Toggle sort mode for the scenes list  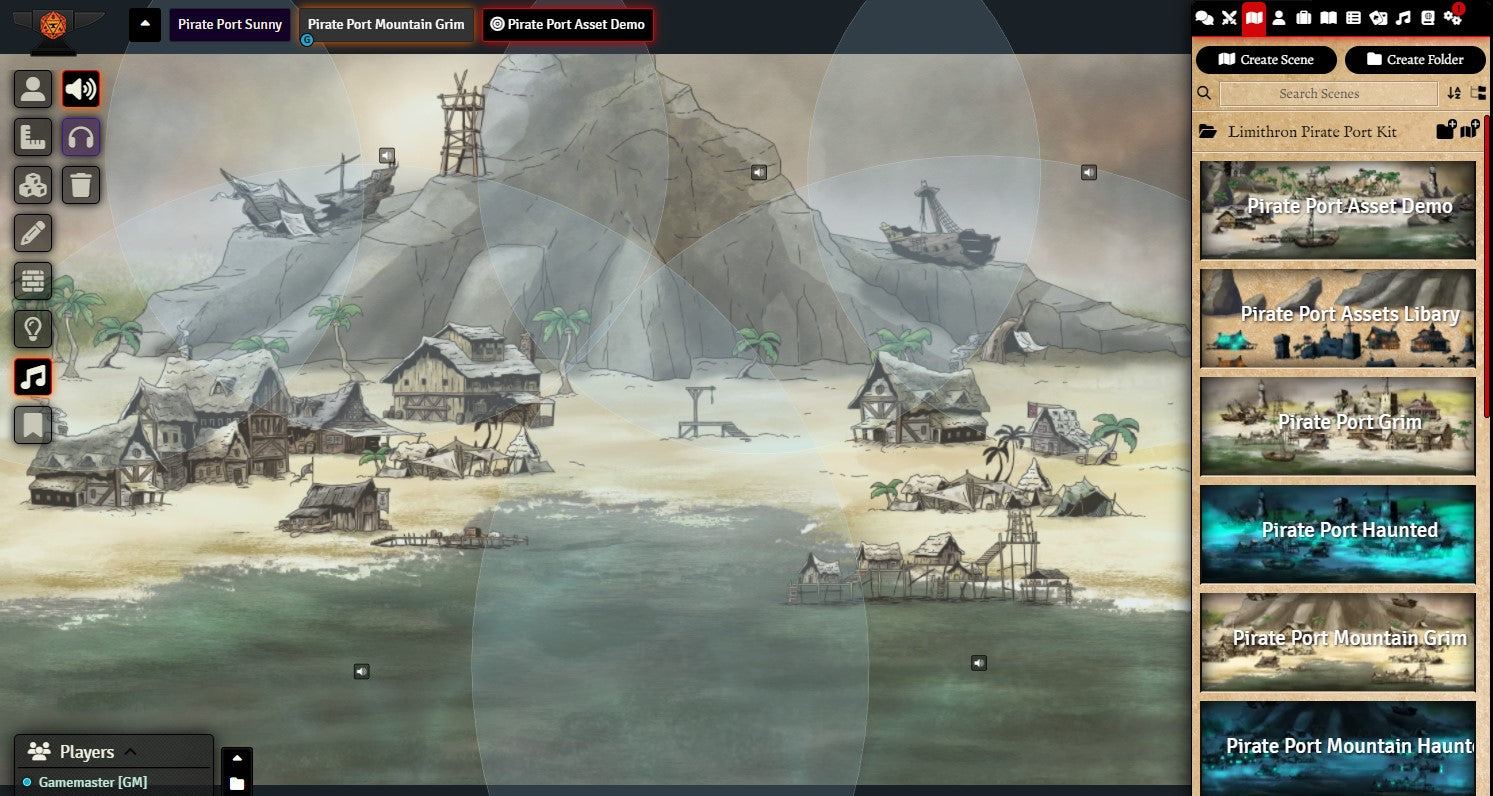(x=1454, y=94)
